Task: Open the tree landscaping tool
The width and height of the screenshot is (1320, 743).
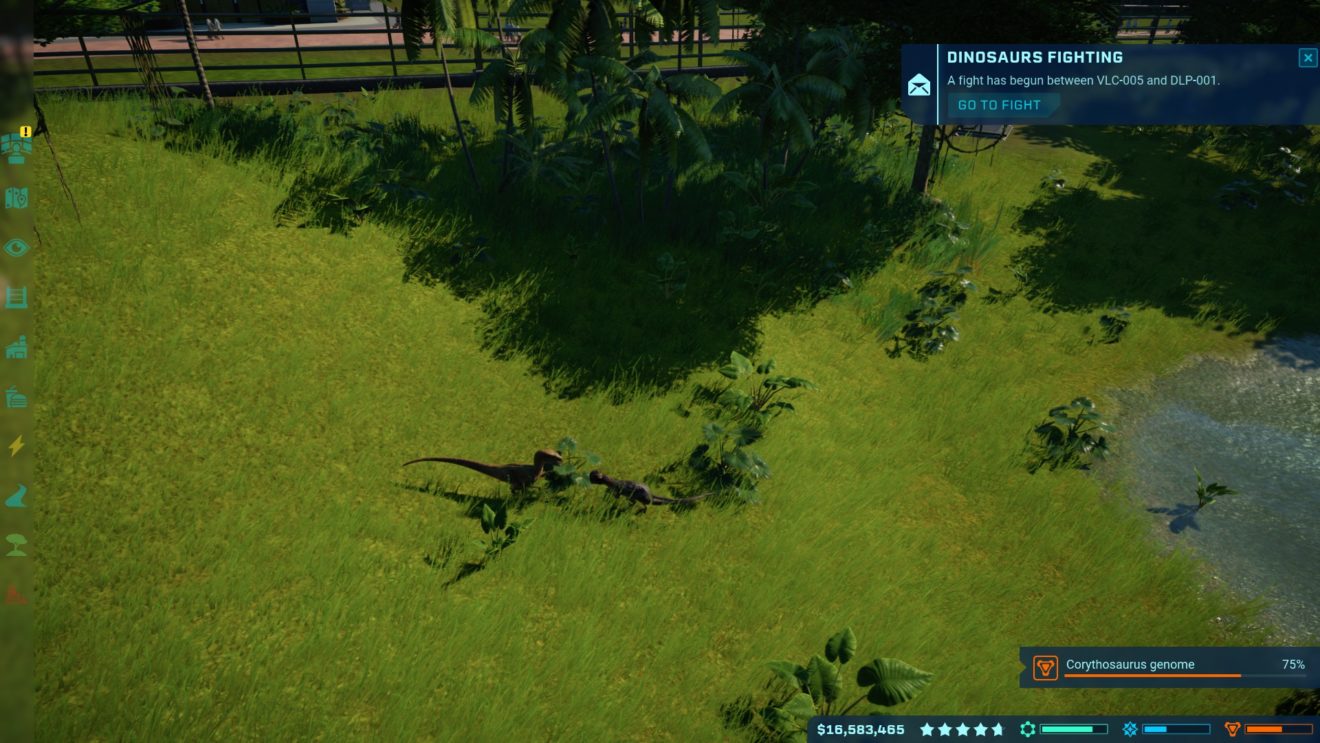Action: (17, 545)
